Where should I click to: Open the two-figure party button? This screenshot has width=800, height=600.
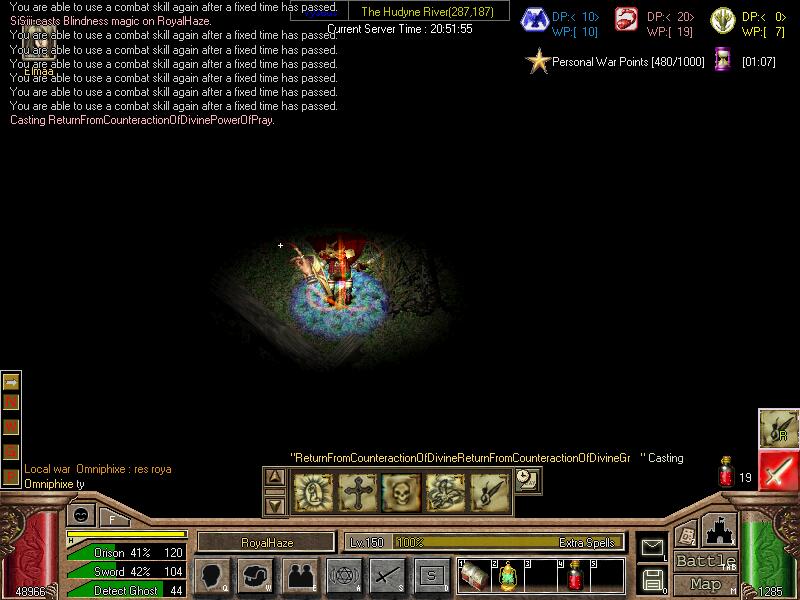pyautogui.click(x=301, y=575)
